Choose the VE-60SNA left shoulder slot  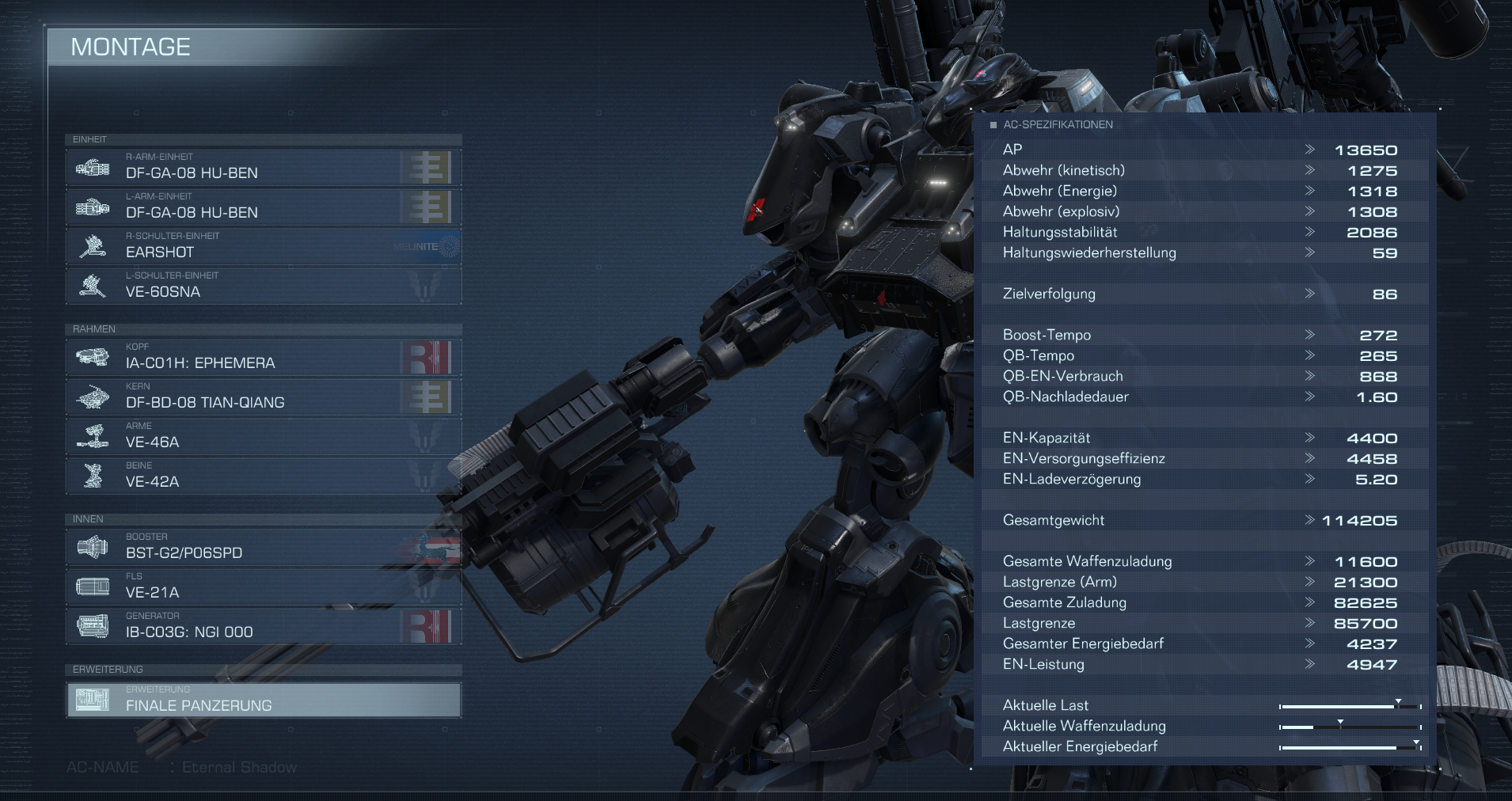click(264, 286)
